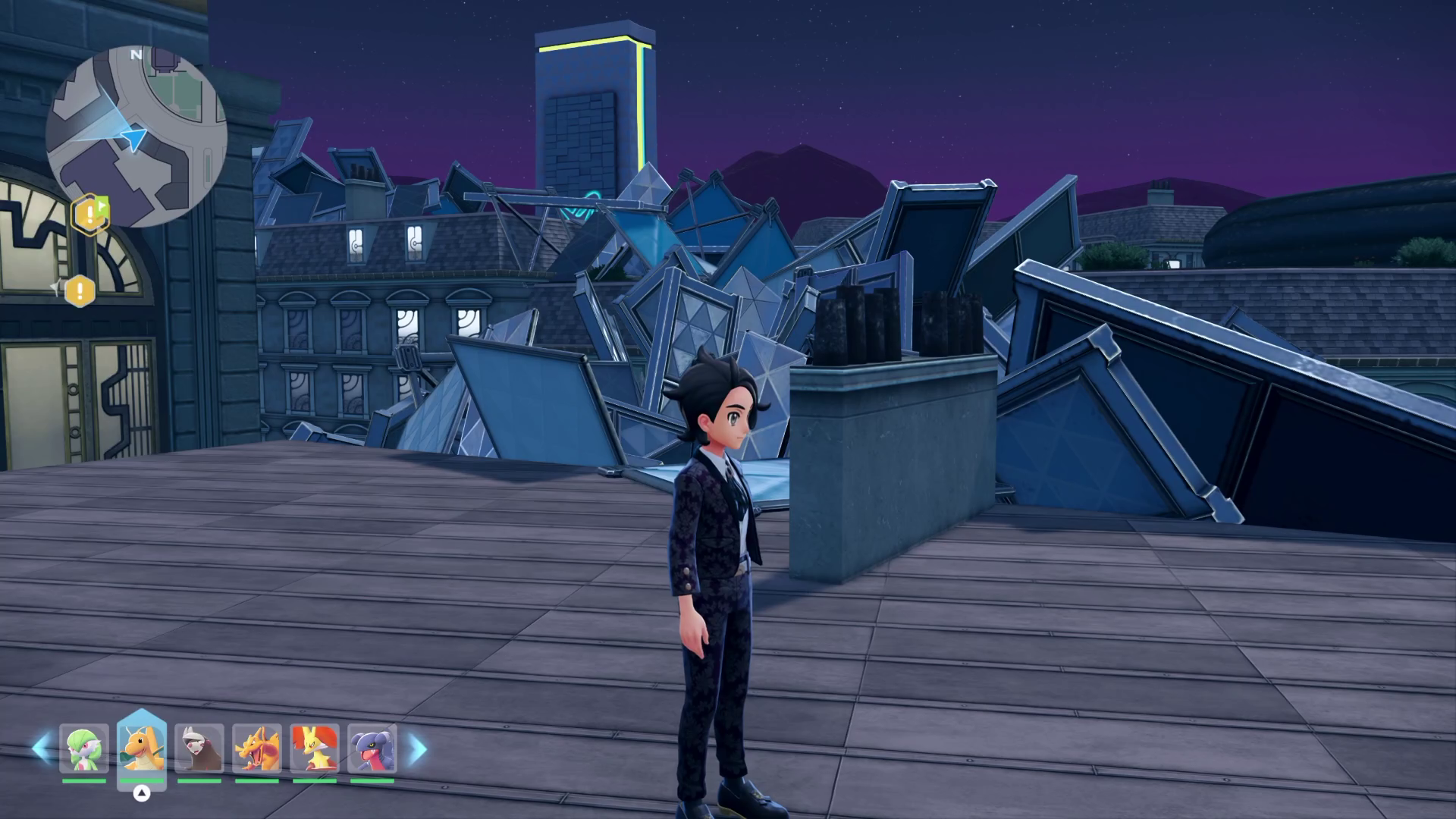Screen dimensions: 1456x819
Task: Select Gardevoir in the party bar
Action: point(84,749)
